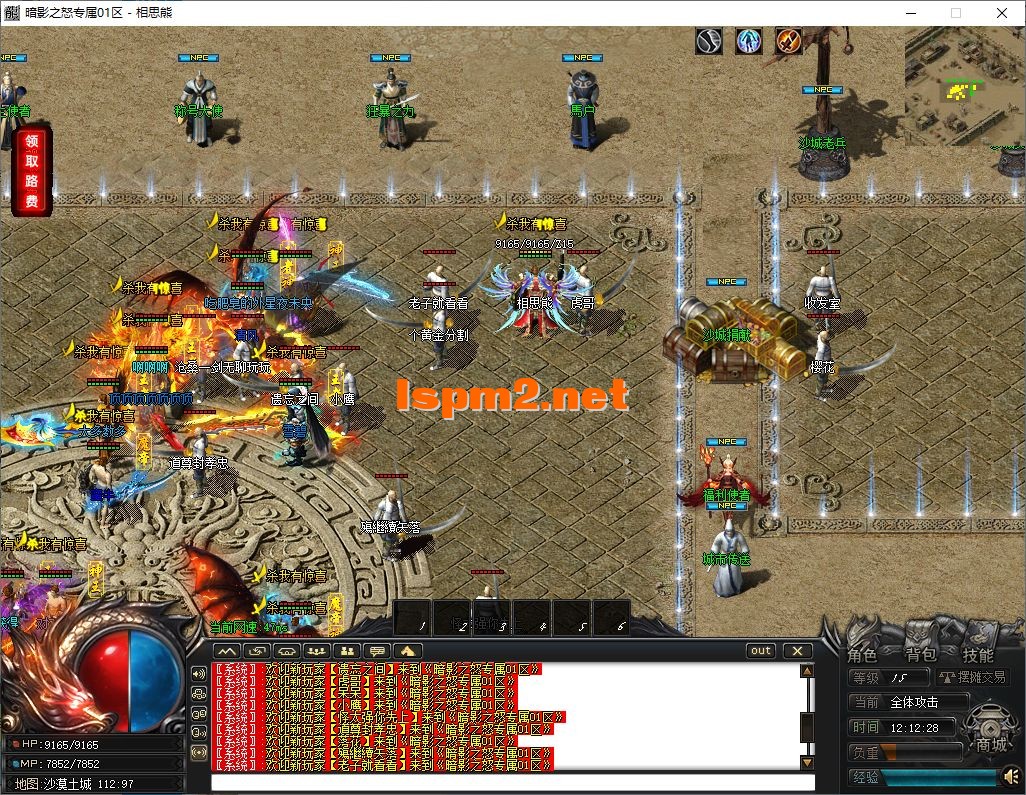Viewport: 1026px width, 795px height.
Task: Click the mountain peaks chat toolbar icon
Action: [x=226, y=651]
